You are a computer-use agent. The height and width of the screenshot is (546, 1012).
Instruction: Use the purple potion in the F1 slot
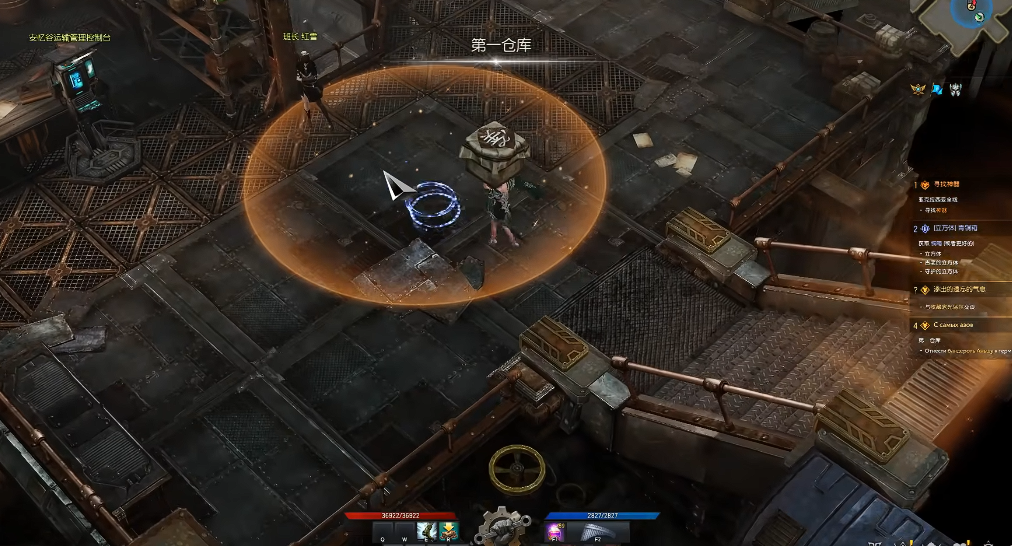click(x=554, y=531)
